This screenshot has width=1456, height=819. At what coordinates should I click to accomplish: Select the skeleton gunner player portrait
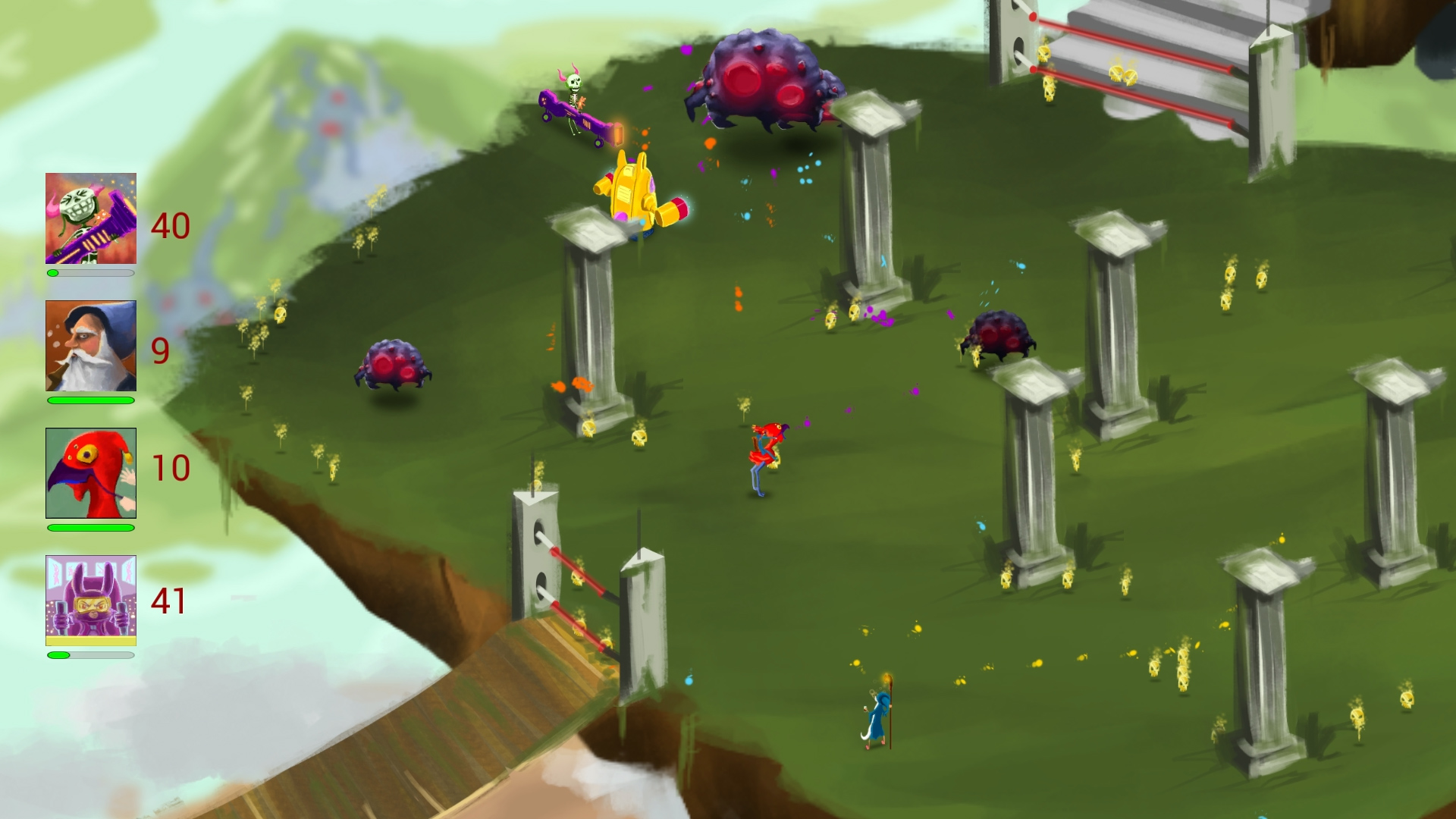tap(90, 216)
